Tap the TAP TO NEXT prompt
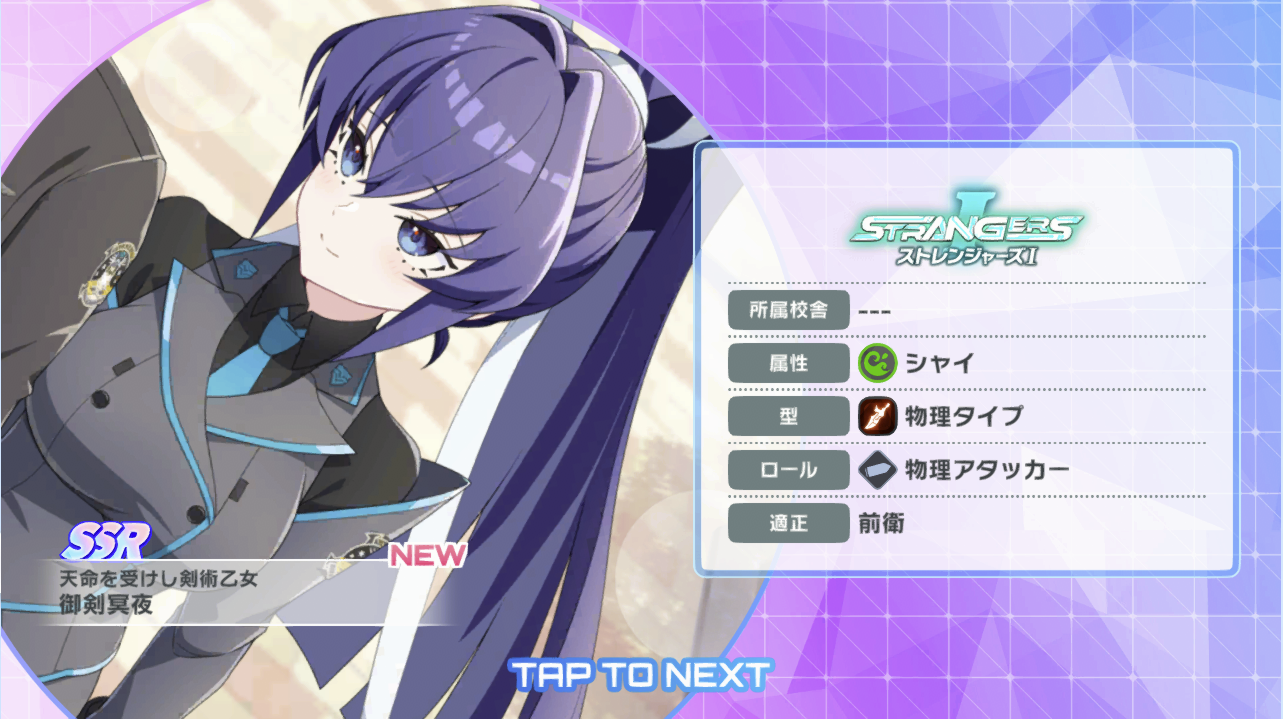Screen dimensions: 1283x719 641,675
